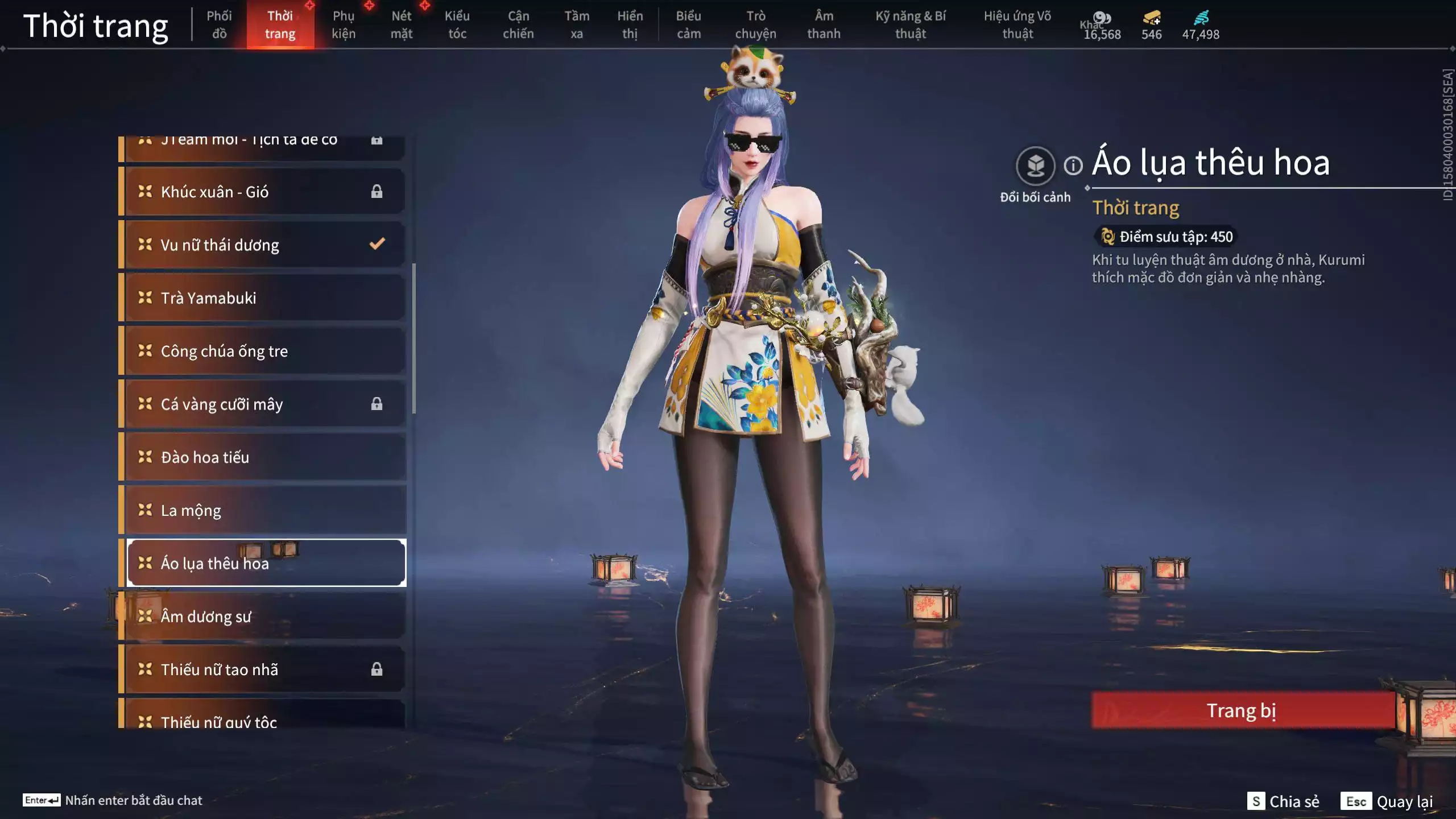Click the checkmark on Vu nữ thái dương
1456x819 pixels.
tap(376, 244)
